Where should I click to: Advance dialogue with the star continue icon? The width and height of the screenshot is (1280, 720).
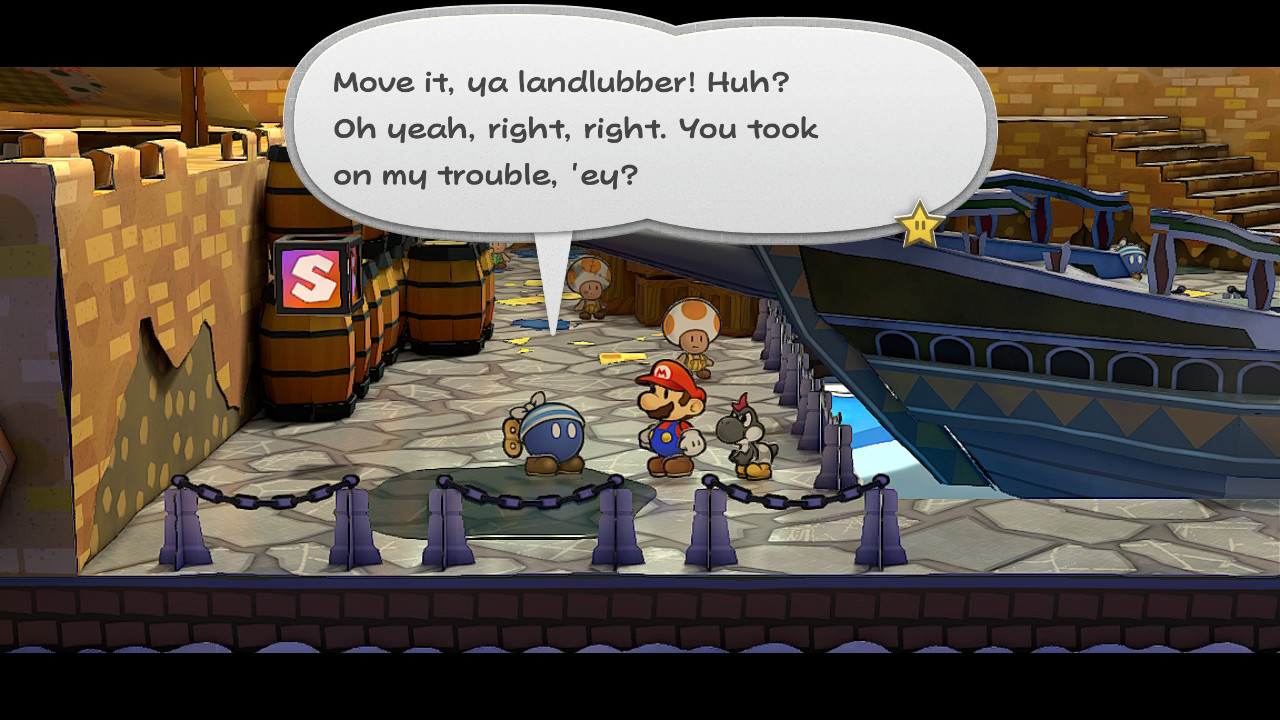point(919,226)
